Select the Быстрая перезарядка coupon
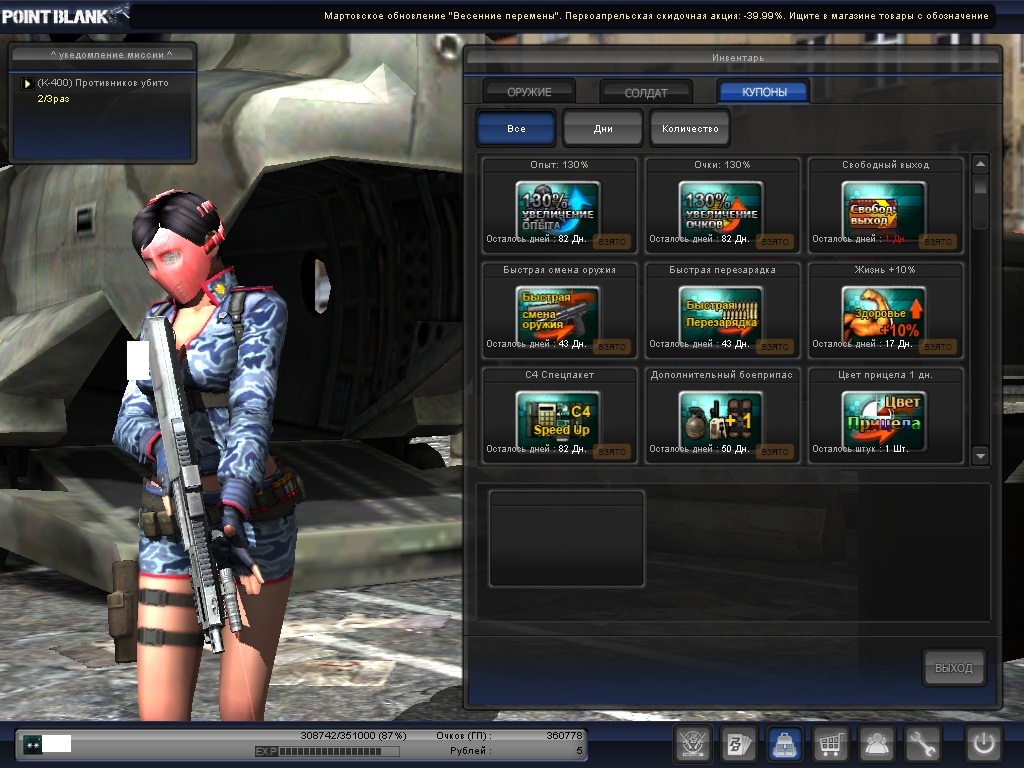The width and height of the screenshot is (1024, 768). tap(720, 313)
